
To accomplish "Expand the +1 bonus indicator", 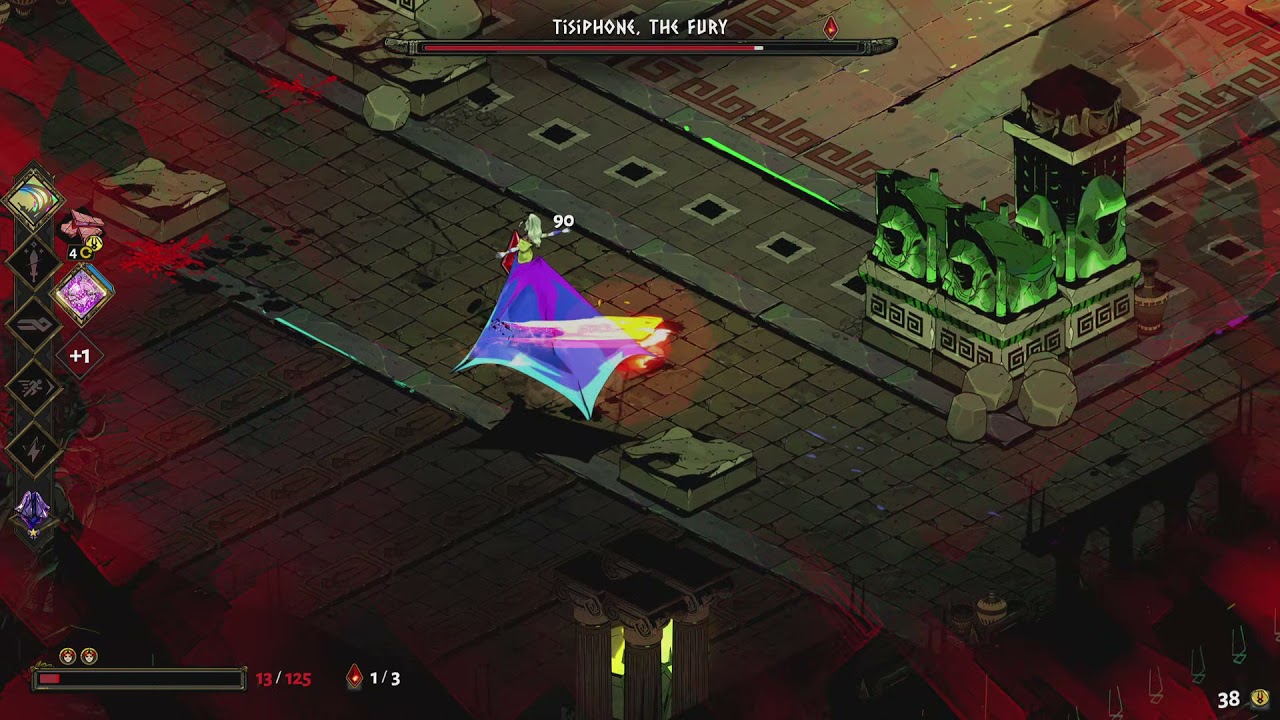I will (x=78, y=354).
